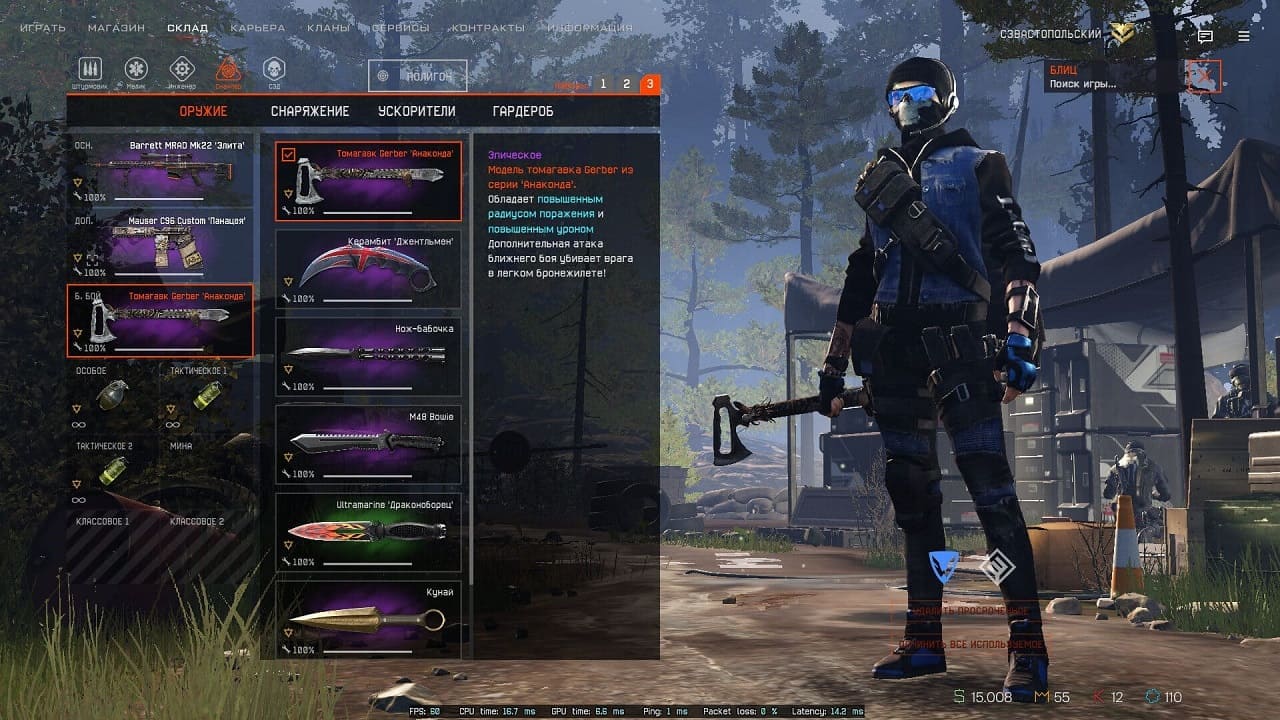Open the Гардероб tab
Screen dimensions: 1280x720
(522, 111)
